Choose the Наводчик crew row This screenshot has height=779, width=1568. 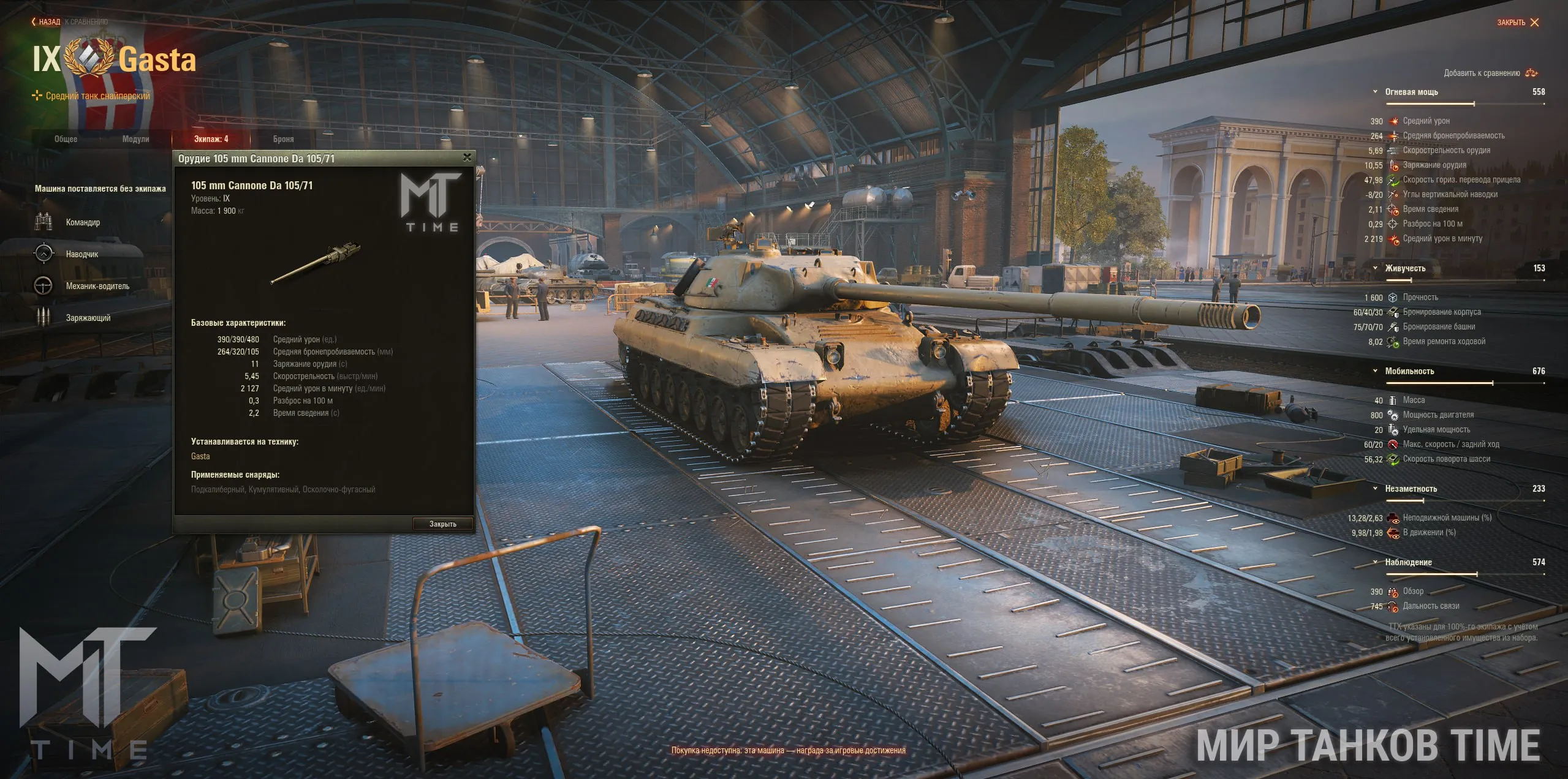81,254
